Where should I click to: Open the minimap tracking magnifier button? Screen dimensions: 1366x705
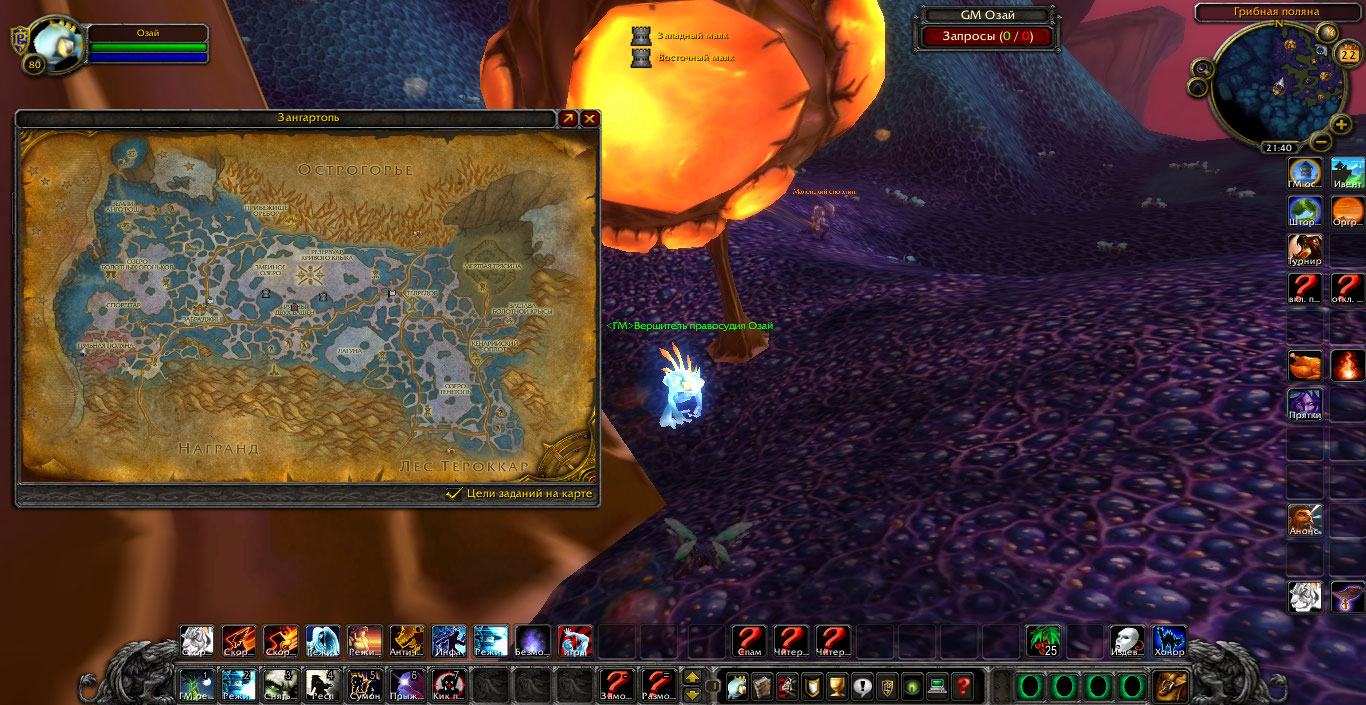[x=1202, y=69]
